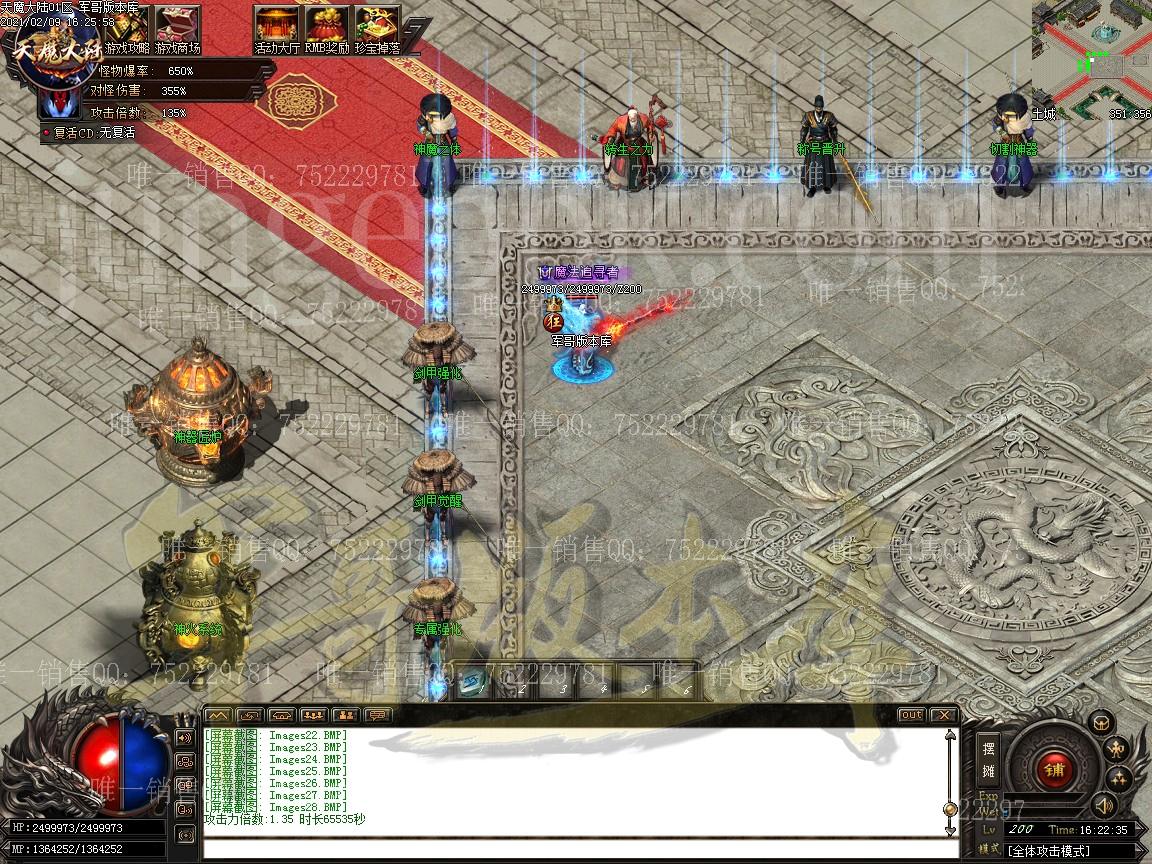1152x864 pixels.
Task: Open the character figure round button
Action: point(1117,747)
